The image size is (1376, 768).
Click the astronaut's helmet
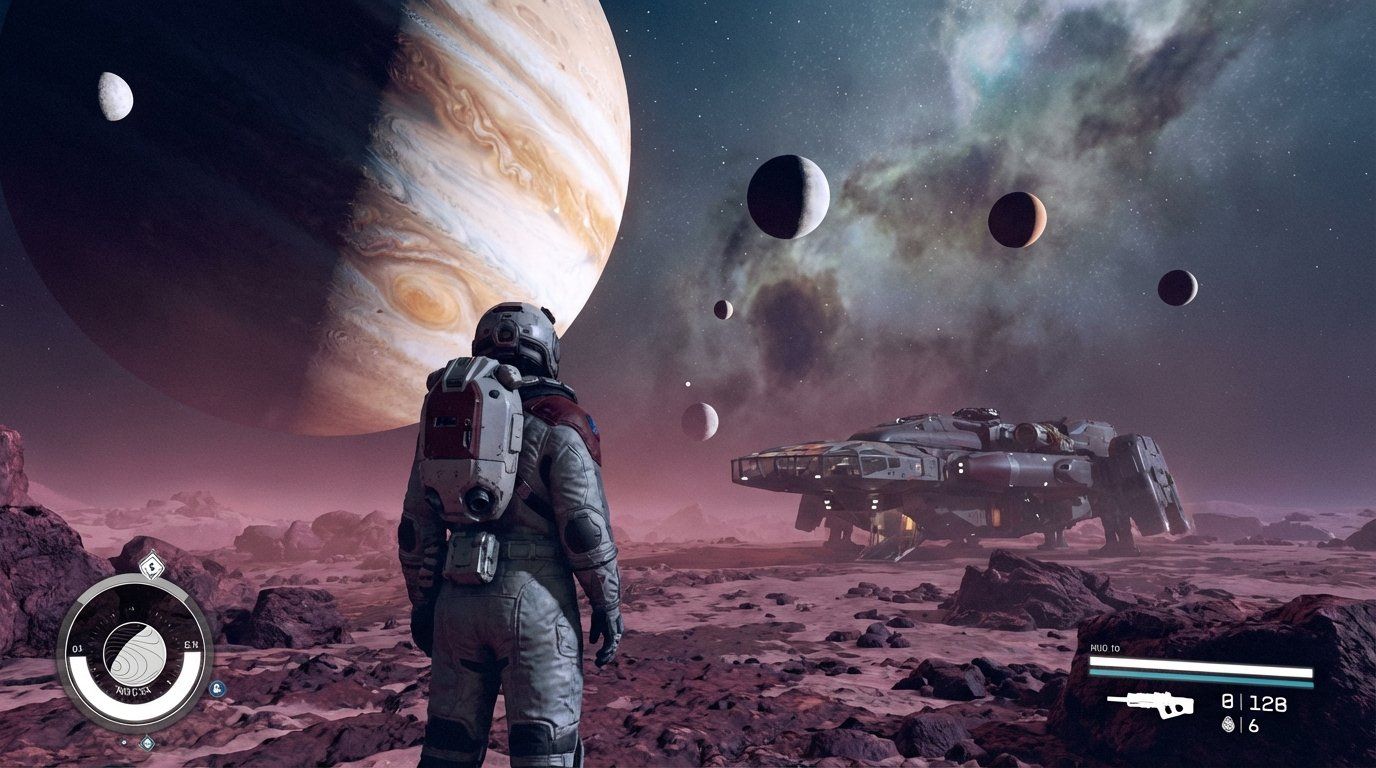515,330
